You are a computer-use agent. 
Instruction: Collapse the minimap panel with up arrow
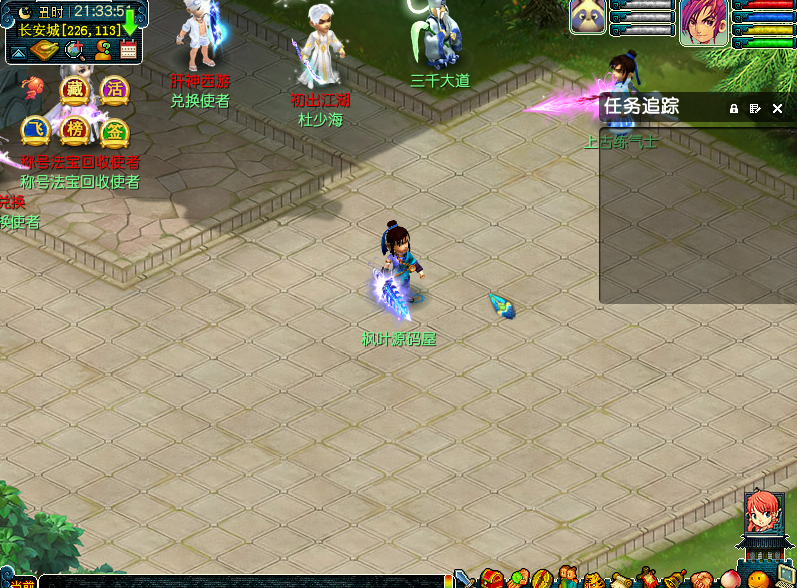click(x=19, y=51)
